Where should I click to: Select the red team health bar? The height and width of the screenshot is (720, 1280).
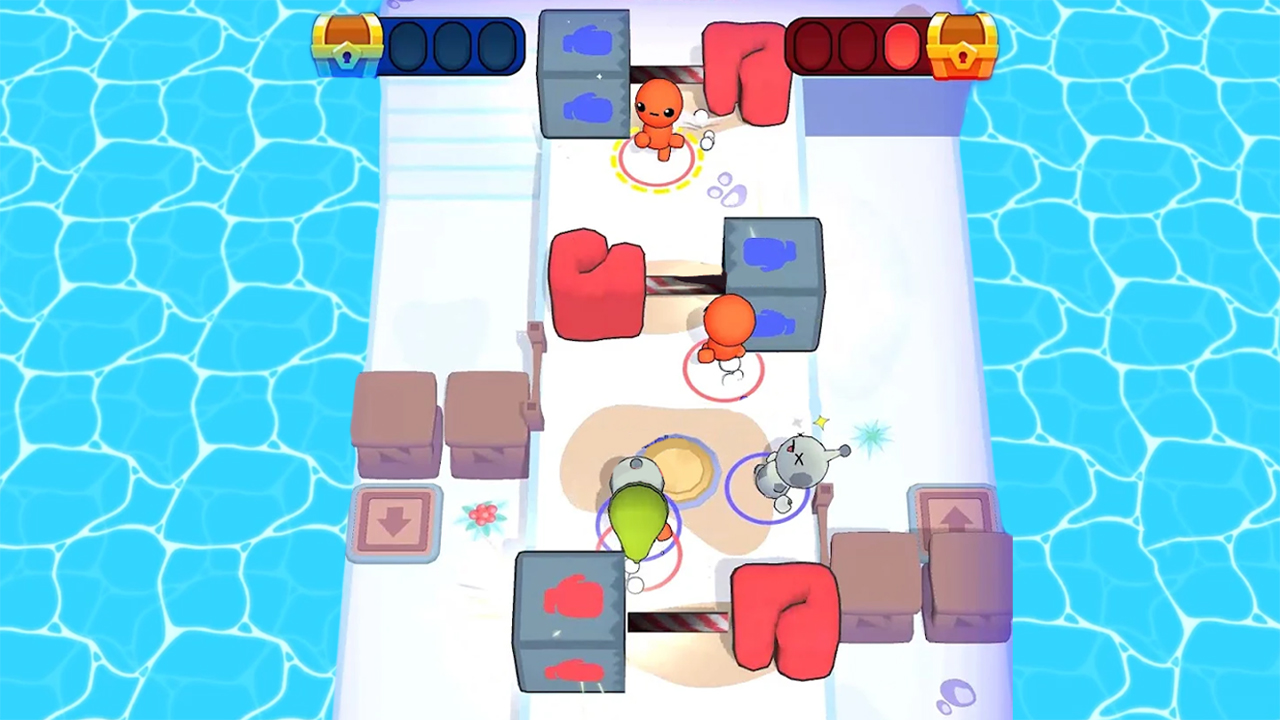coord(855,44)
